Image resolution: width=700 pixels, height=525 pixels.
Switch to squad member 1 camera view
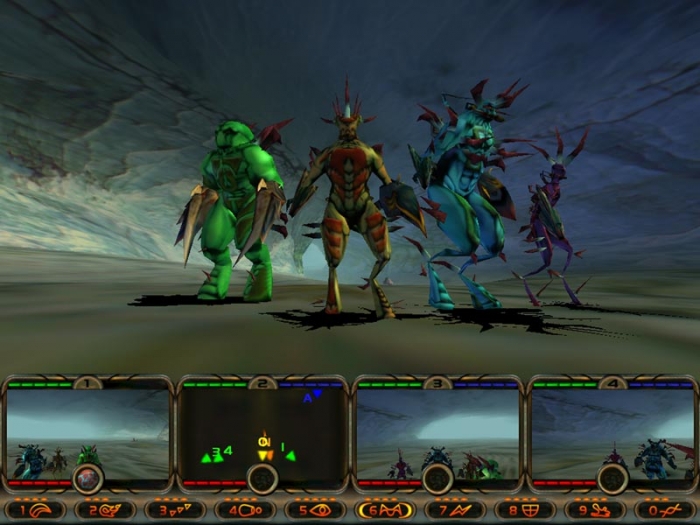click(88, 430)
